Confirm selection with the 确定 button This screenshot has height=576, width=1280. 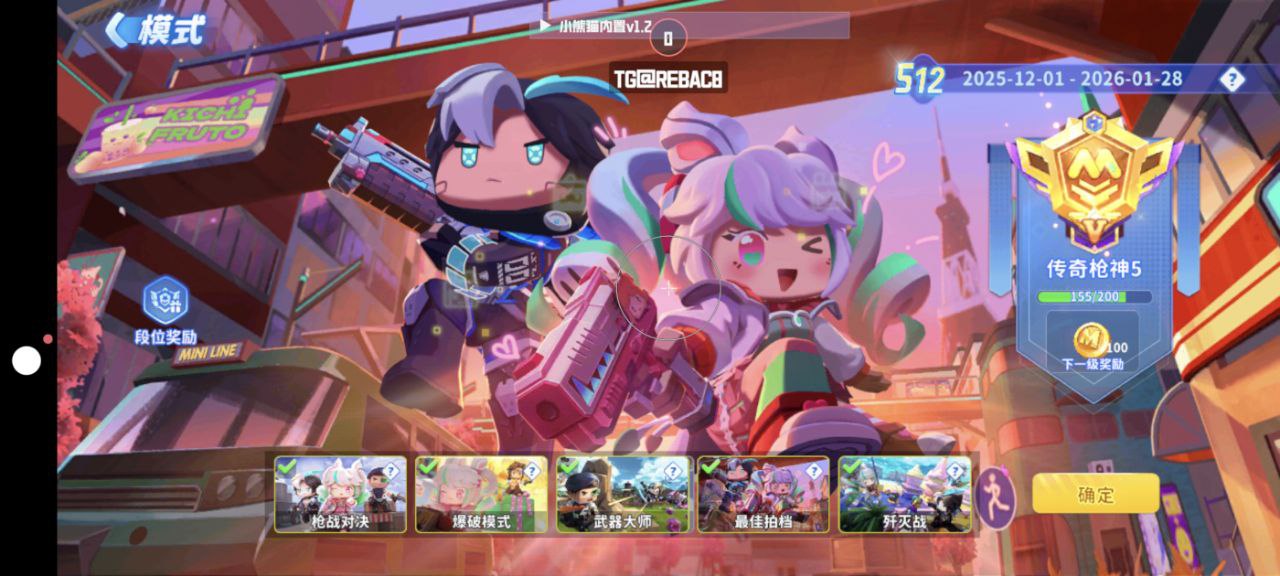(x=1095, y=494)
